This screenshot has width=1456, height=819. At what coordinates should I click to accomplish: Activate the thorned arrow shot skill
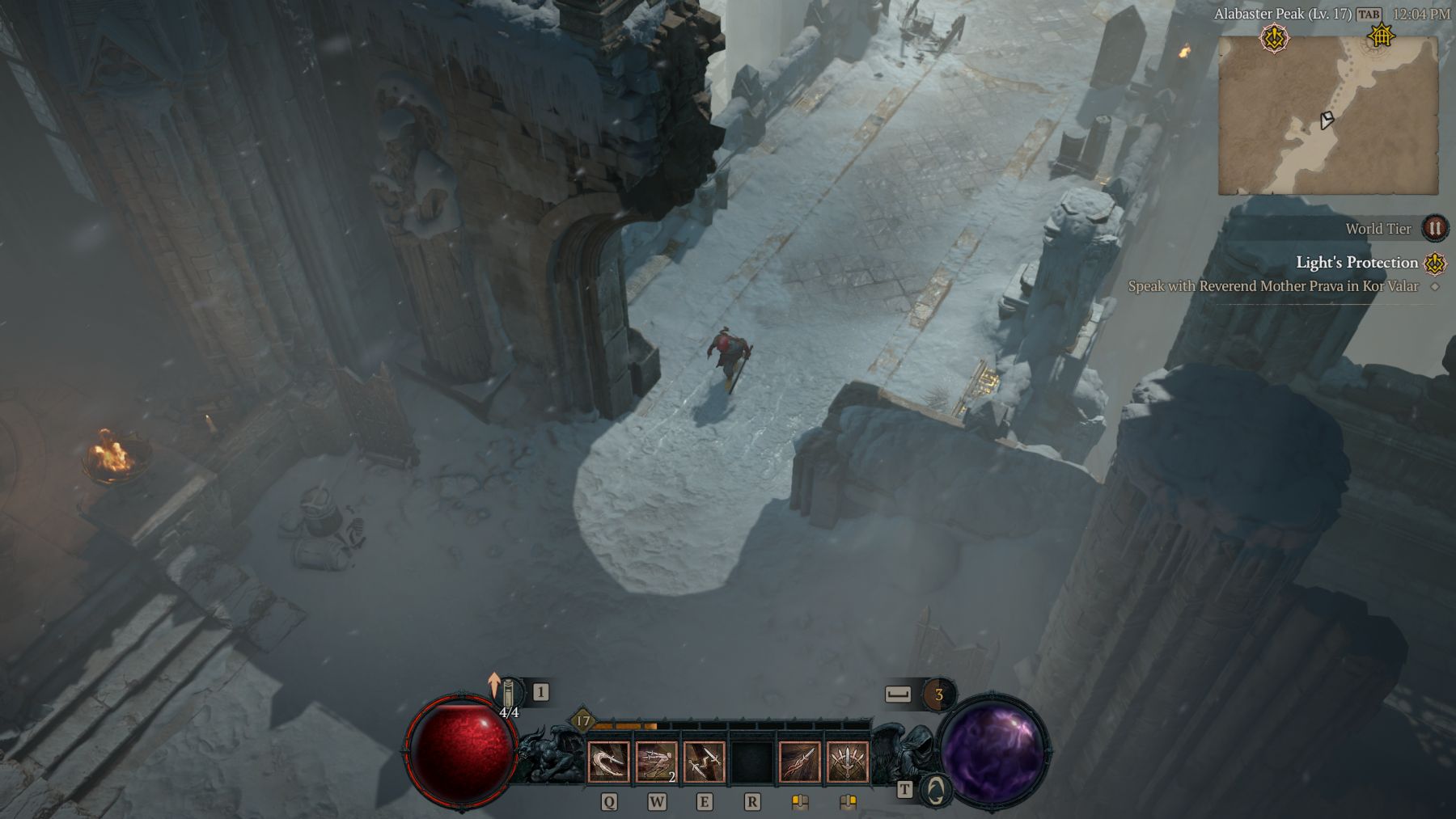[800, 762]
